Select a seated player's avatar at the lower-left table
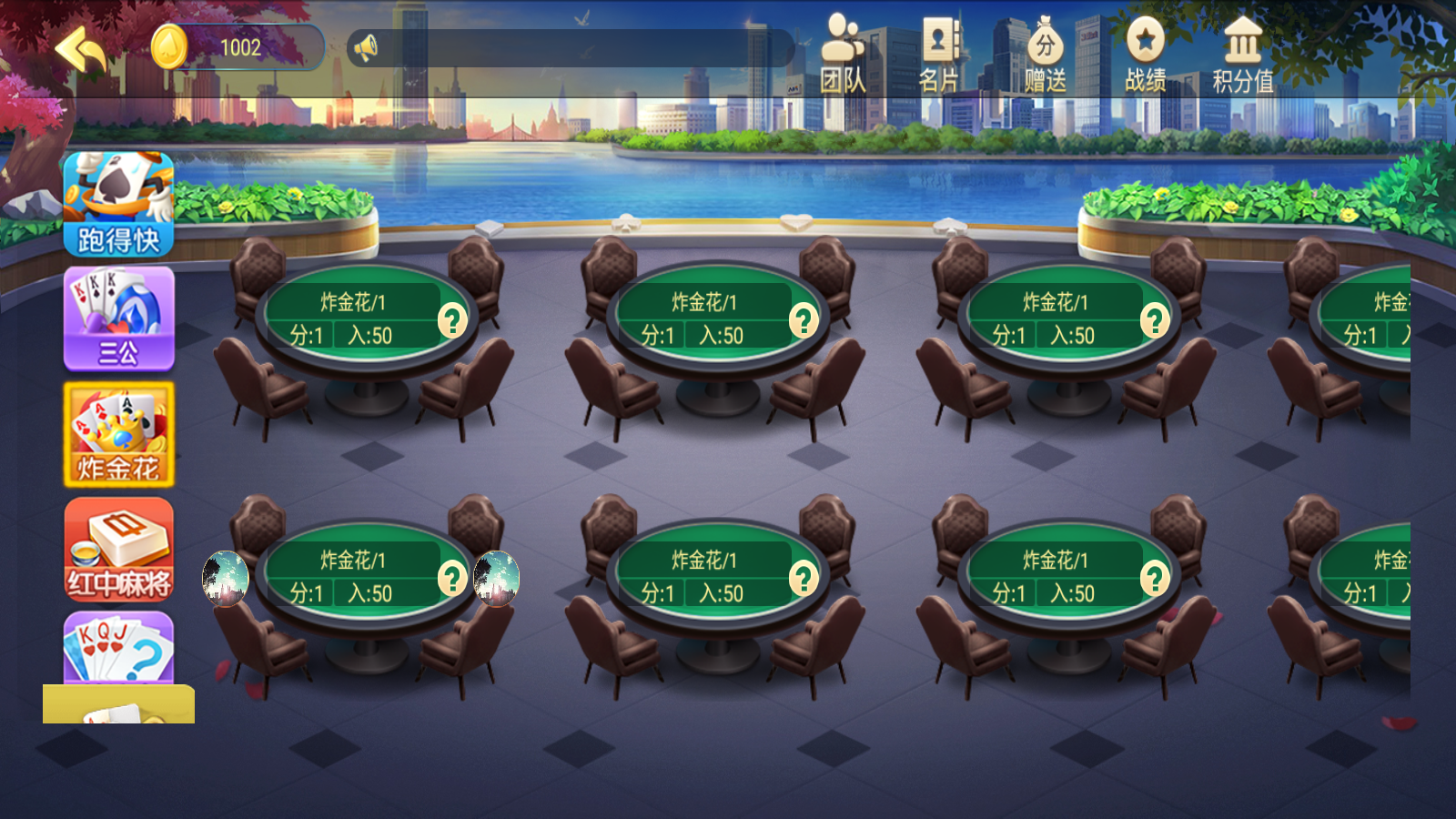The image size is (1456, 819). (223, 580)
